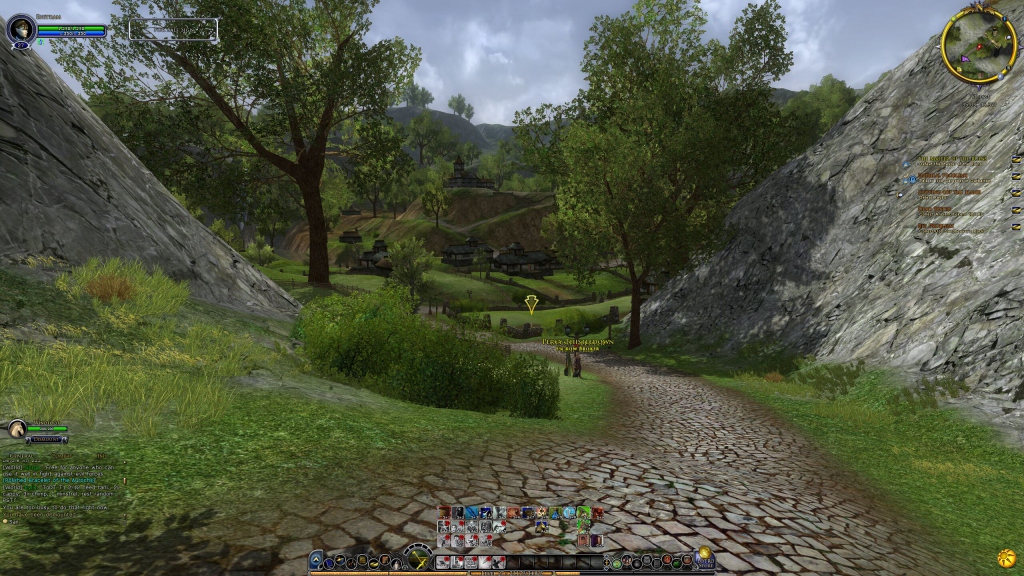Viewport: 1024px width, 576px height.
Task: Click the second quest tracker entry
Action: tap(951, 175)
